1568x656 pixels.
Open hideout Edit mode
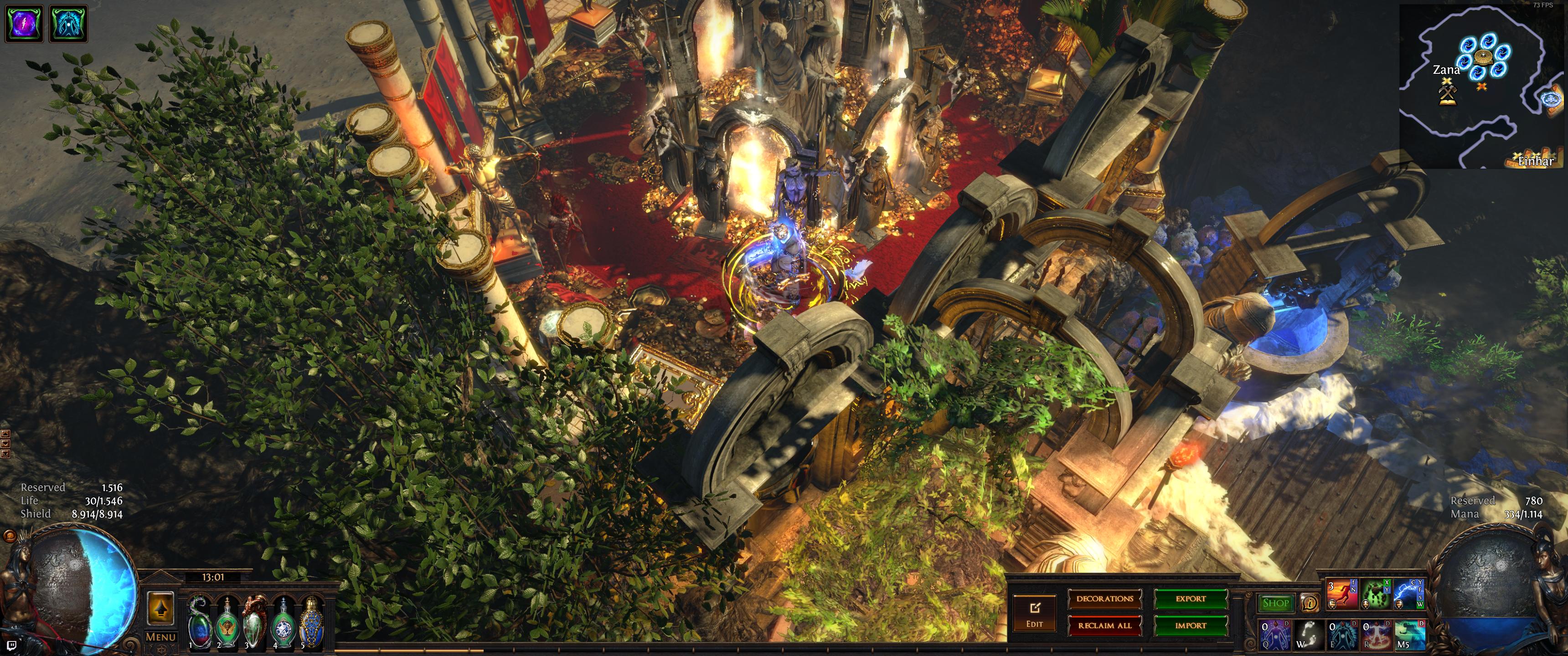point(1034,612)
